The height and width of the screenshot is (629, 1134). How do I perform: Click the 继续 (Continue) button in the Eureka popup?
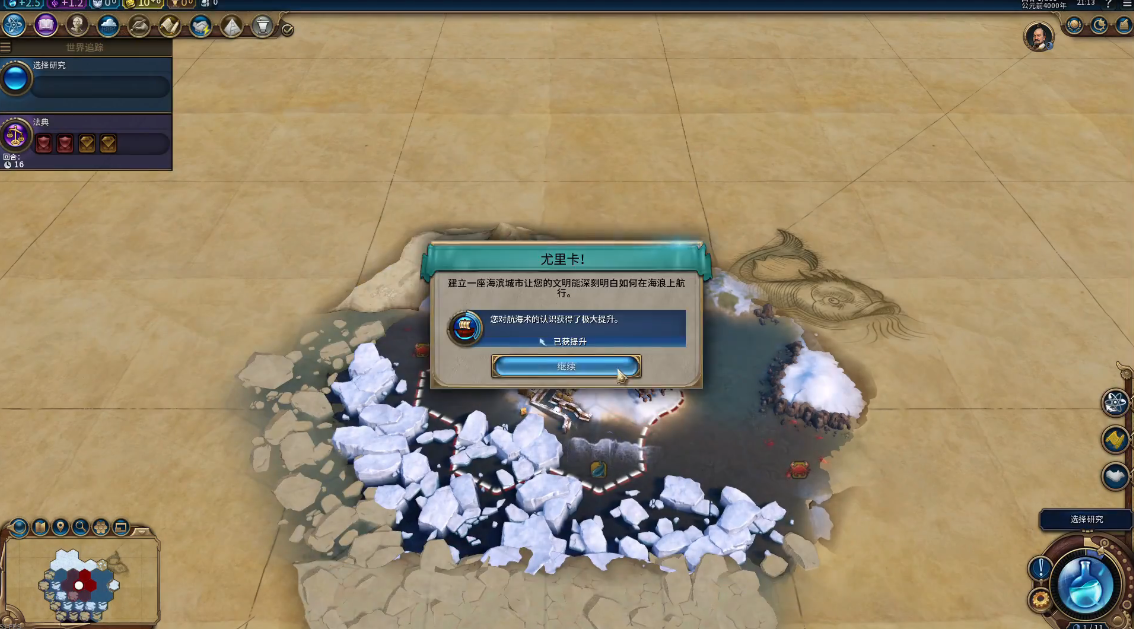pos(566,367)
